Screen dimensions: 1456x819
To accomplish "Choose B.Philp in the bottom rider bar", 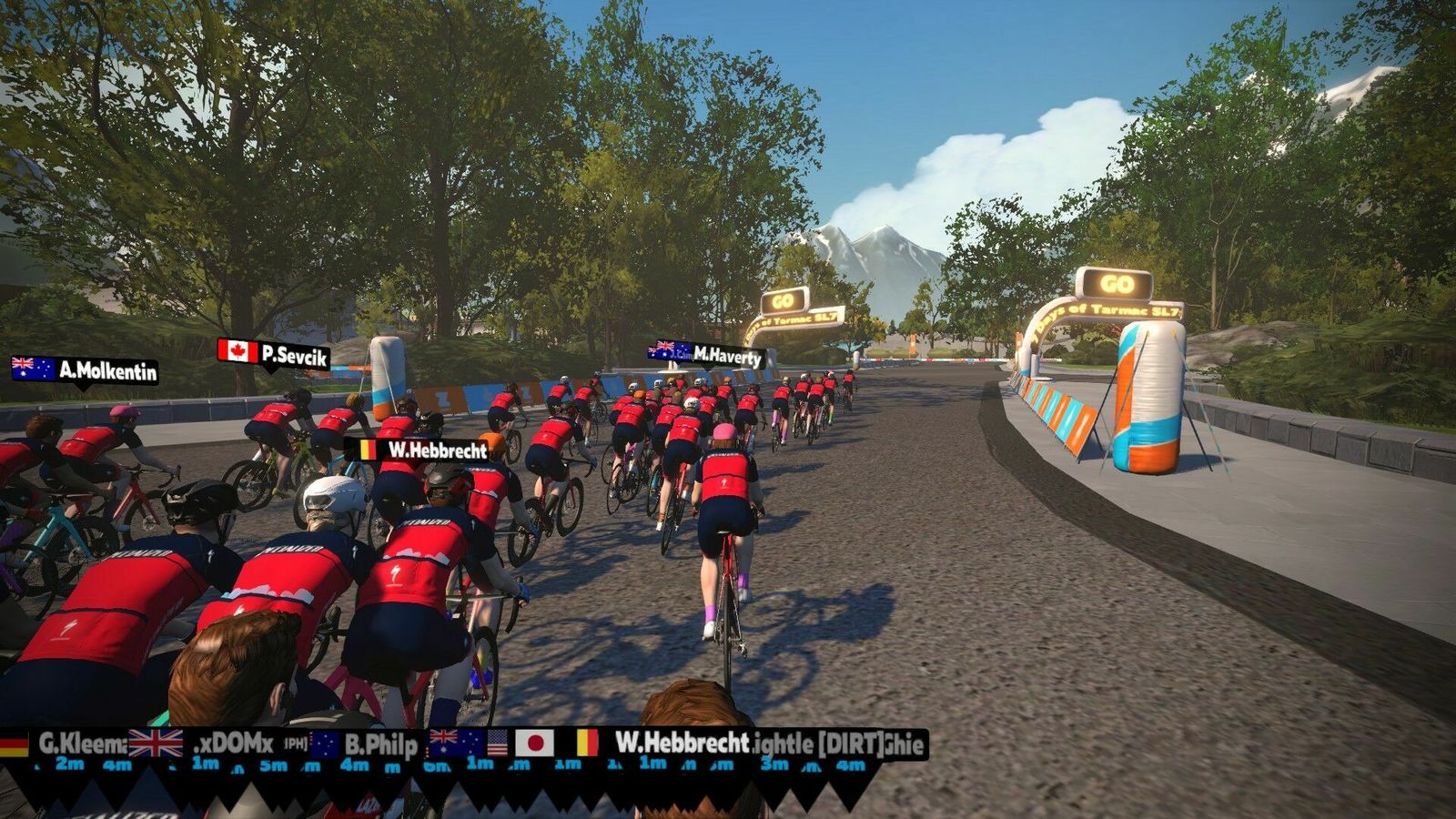I will tap(380, 745).
